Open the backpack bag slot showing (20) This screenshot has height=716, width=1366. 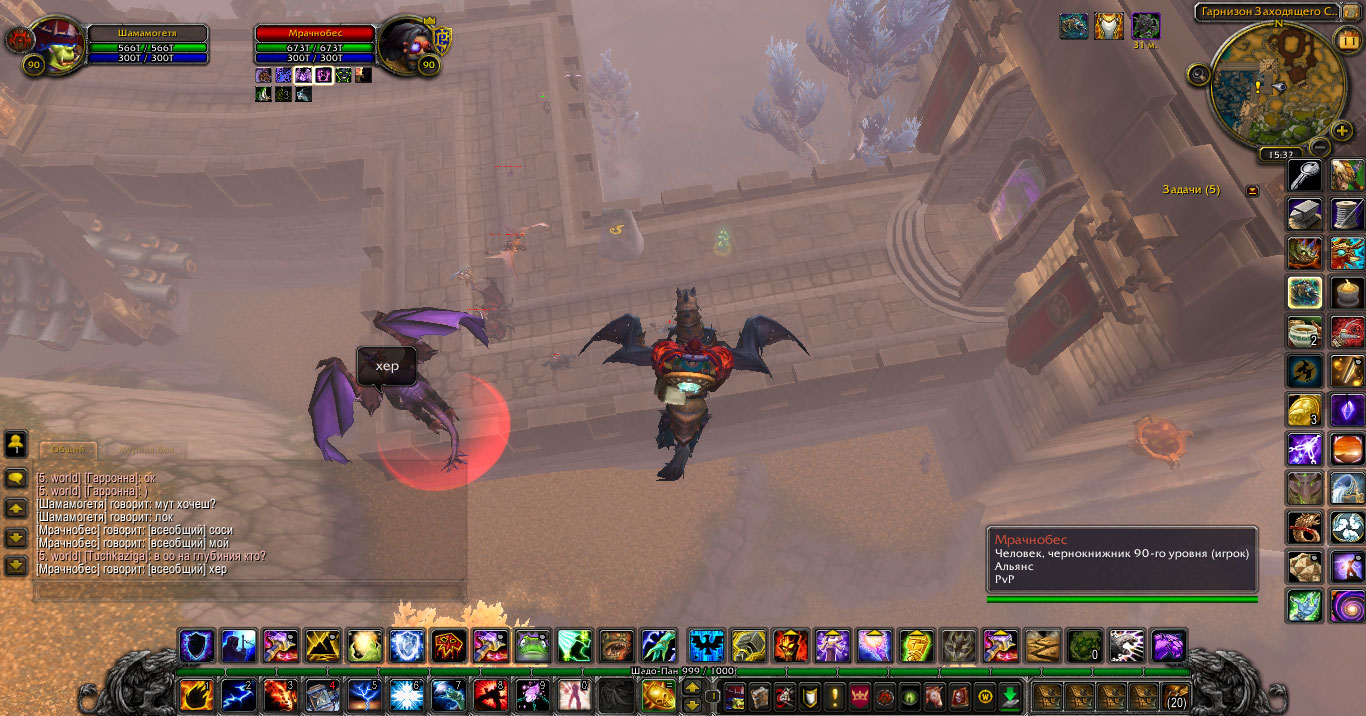(1177, 696)
